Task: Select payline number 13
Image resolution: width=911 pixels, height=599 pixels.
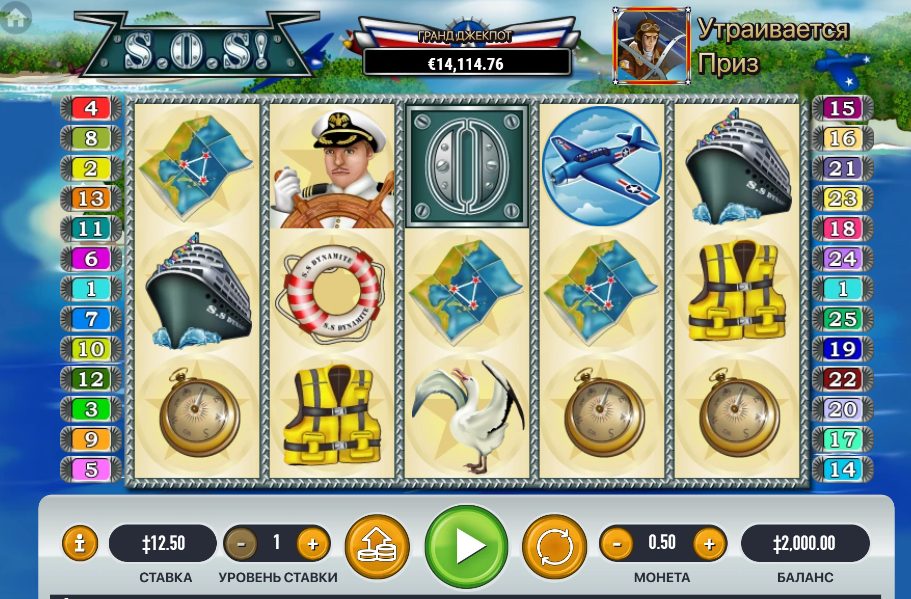Action: 91,199
